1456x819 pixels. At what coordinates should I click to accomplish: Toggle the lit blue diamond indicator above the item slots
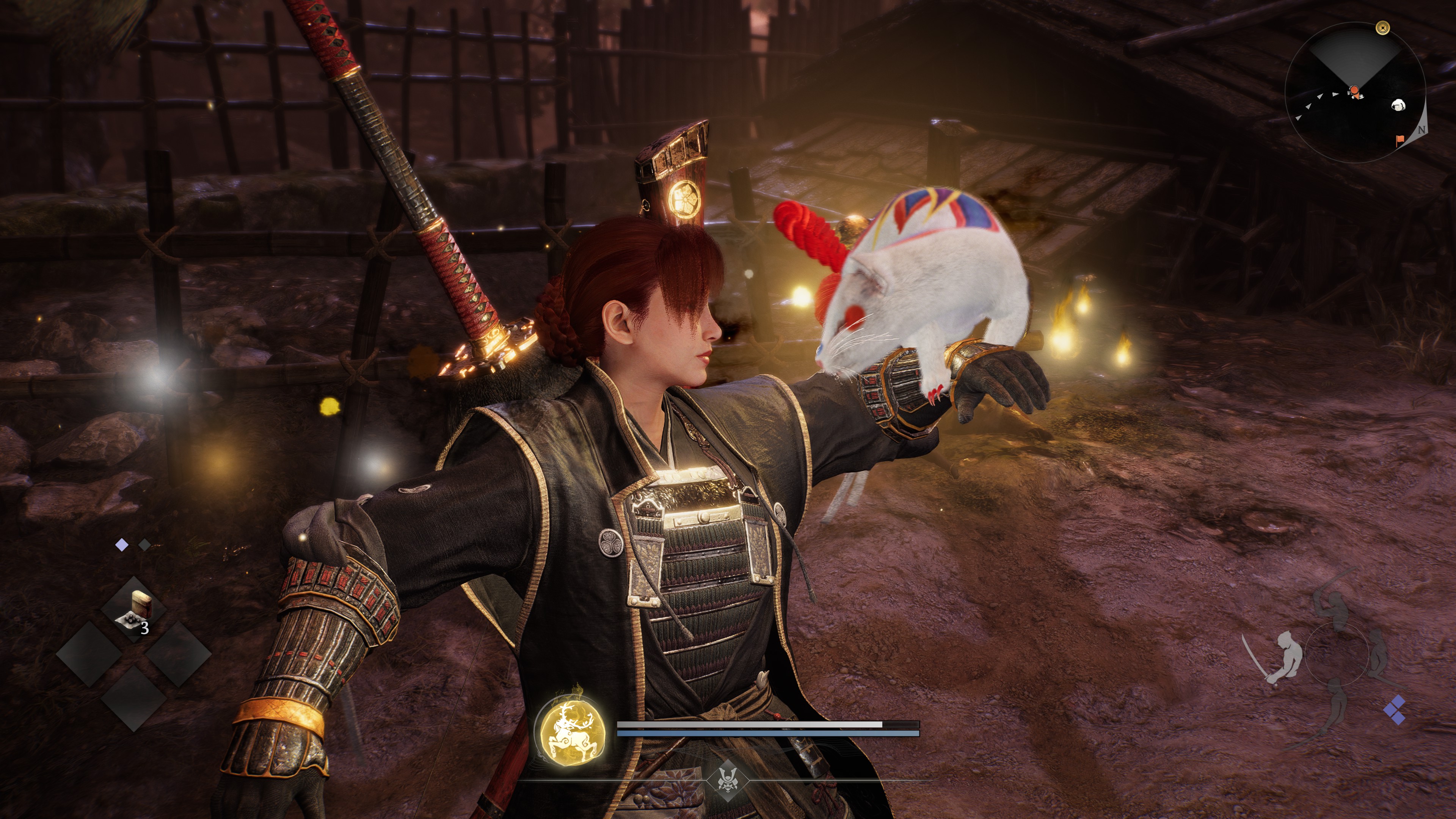pyautogui.click(x=121, y=544)
